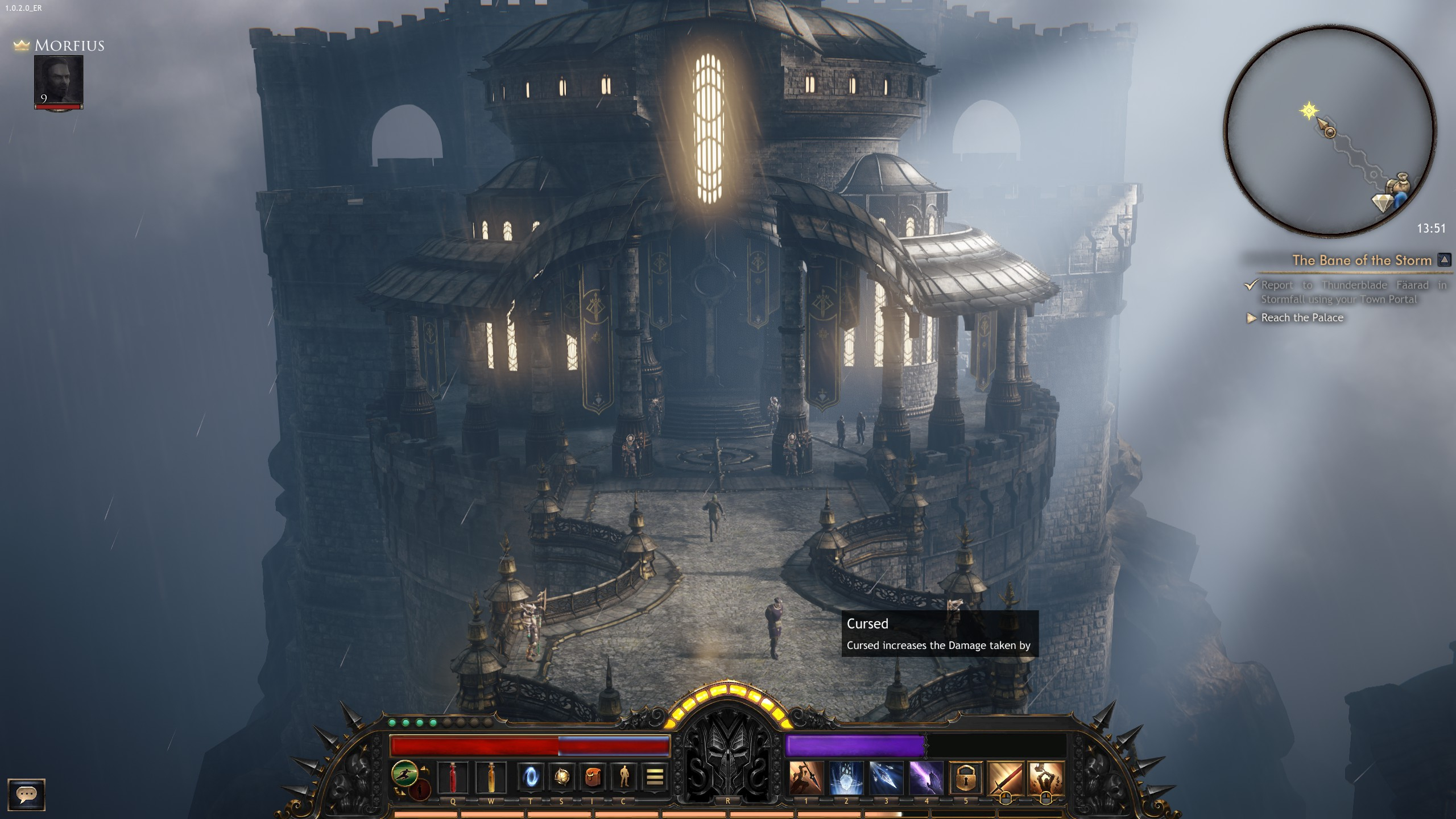Collapse The Bane of the Storm quest tracker
This screenshot has height=819, width=1456.
(1443, 260)
